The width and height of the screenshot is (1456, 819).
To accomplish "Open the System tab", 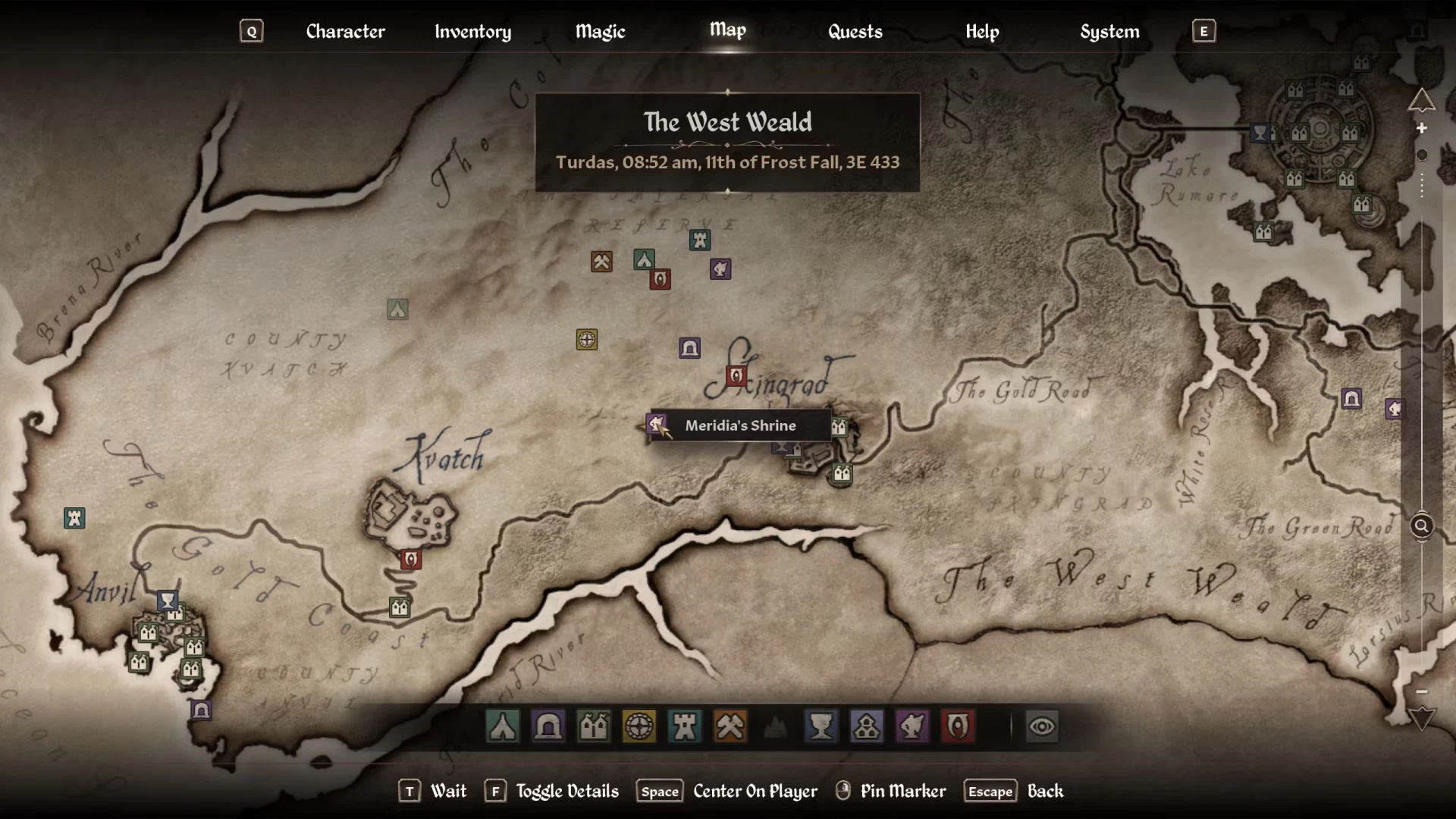I will pos(1109,31).
